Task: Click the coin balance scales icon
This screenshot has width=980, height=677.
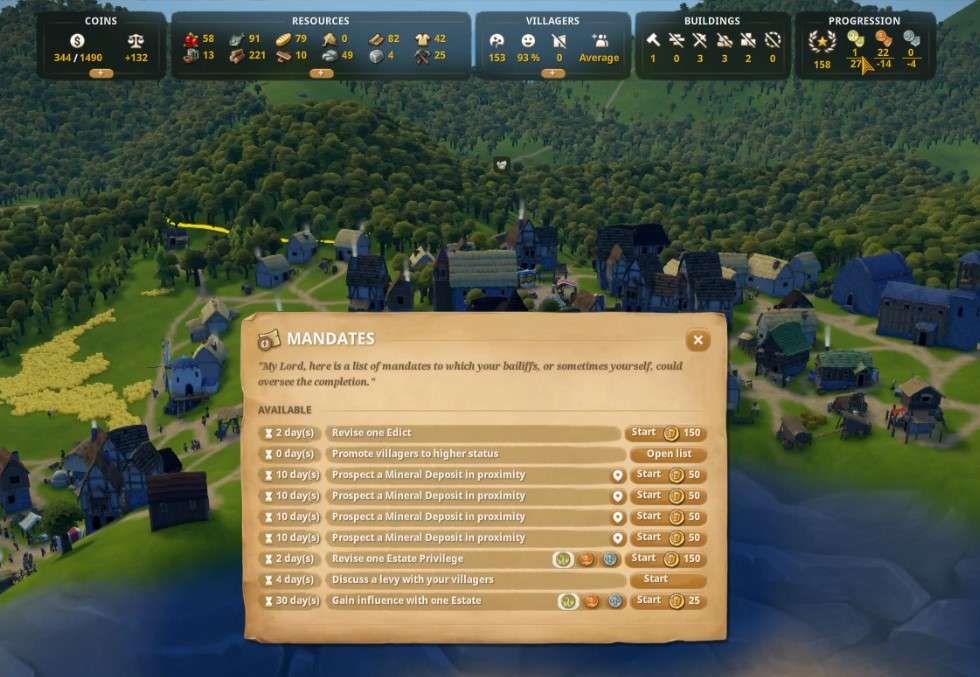Action: click(x=136, y=40)
